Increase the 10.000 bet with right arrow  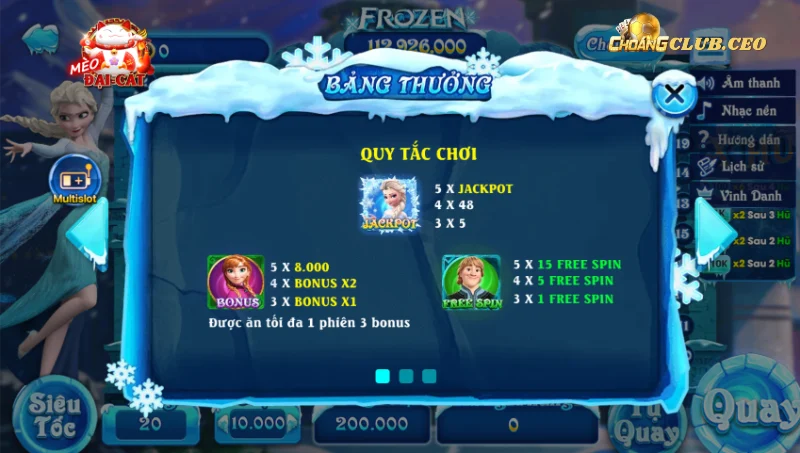(293, 423)
